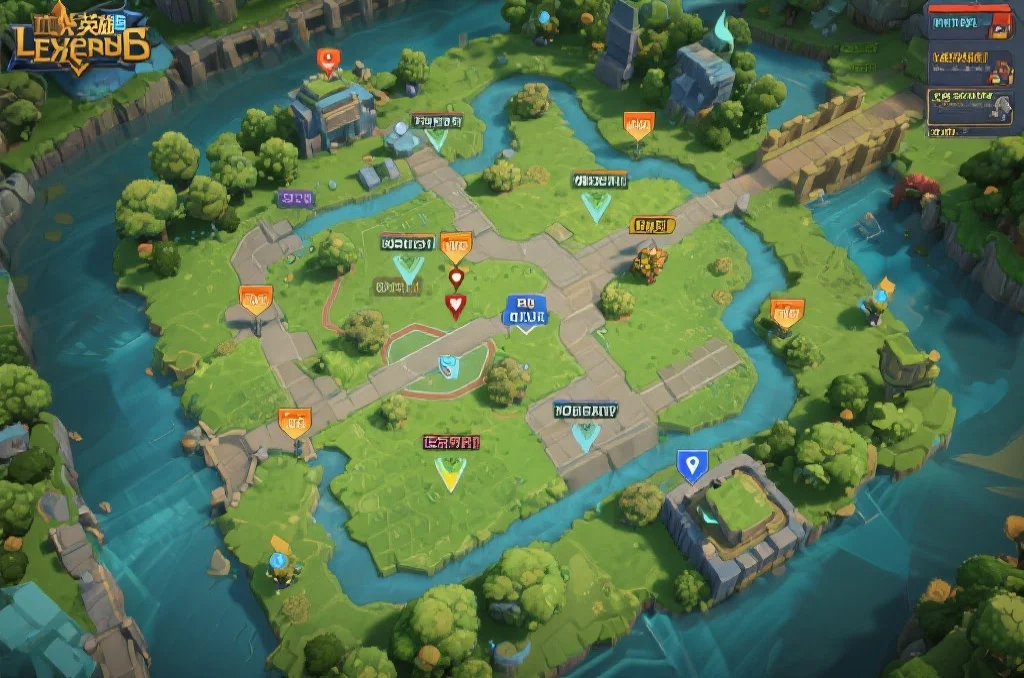Click the Legends logo
The height and width of the screenshot is (678, 1024).
[78, 38]
